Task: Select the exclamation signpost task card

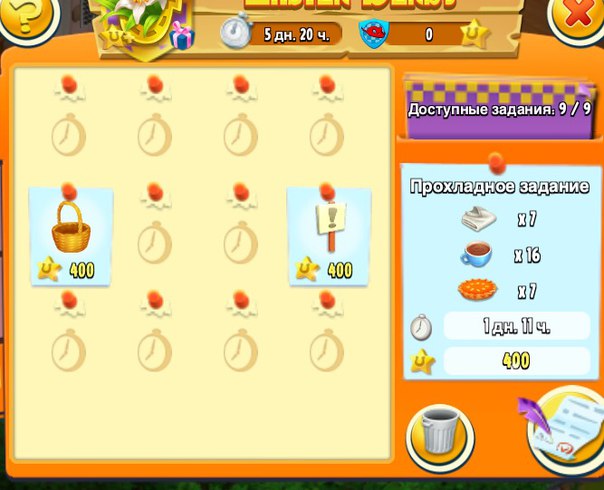Action: click(x=329, y=236)
